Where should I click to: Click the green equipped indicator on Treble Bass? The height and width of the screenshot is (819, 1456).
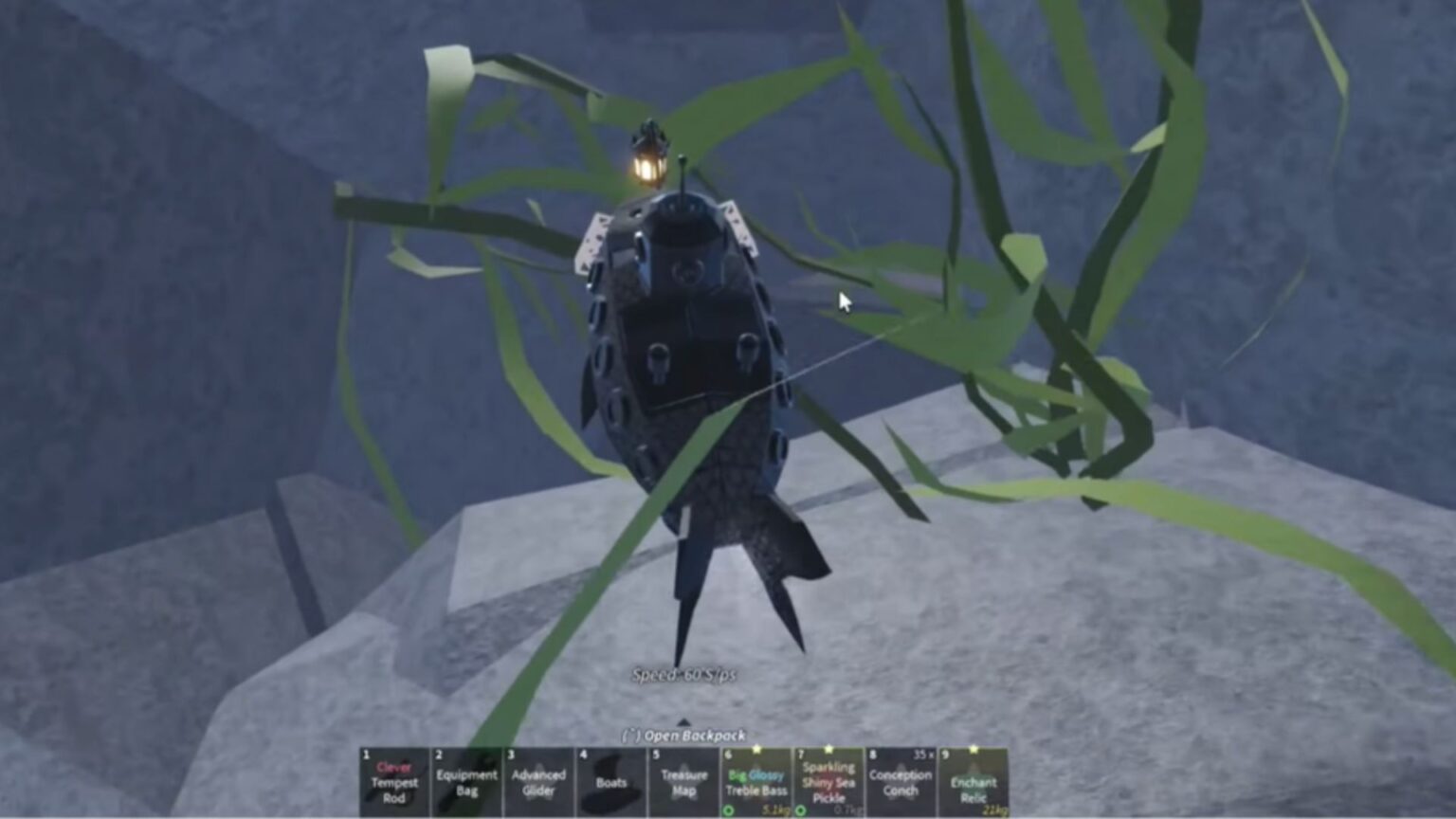(726, 811)
